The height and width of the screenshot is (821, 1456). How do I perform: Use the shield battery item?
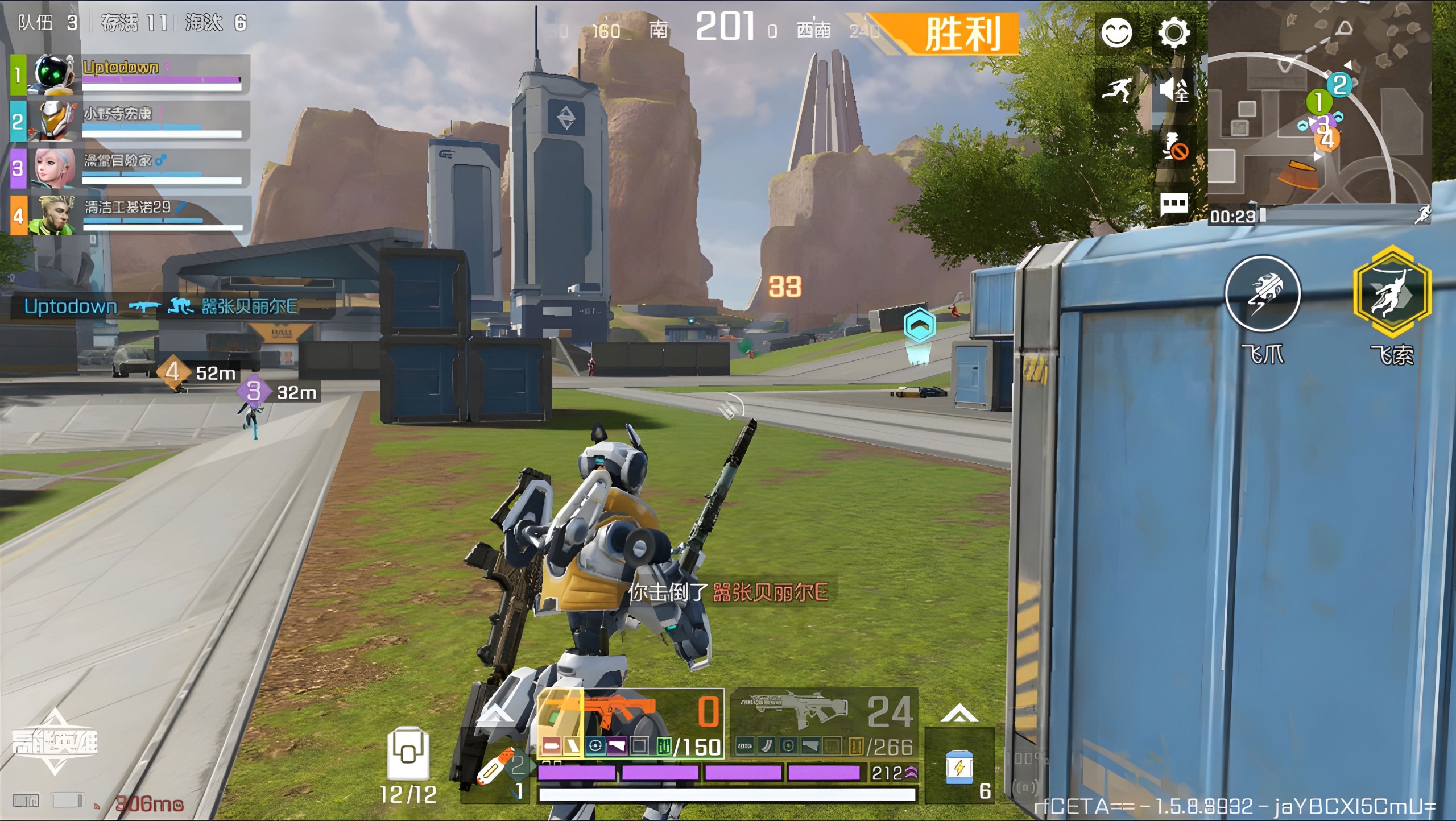click(x=959, y=768)
